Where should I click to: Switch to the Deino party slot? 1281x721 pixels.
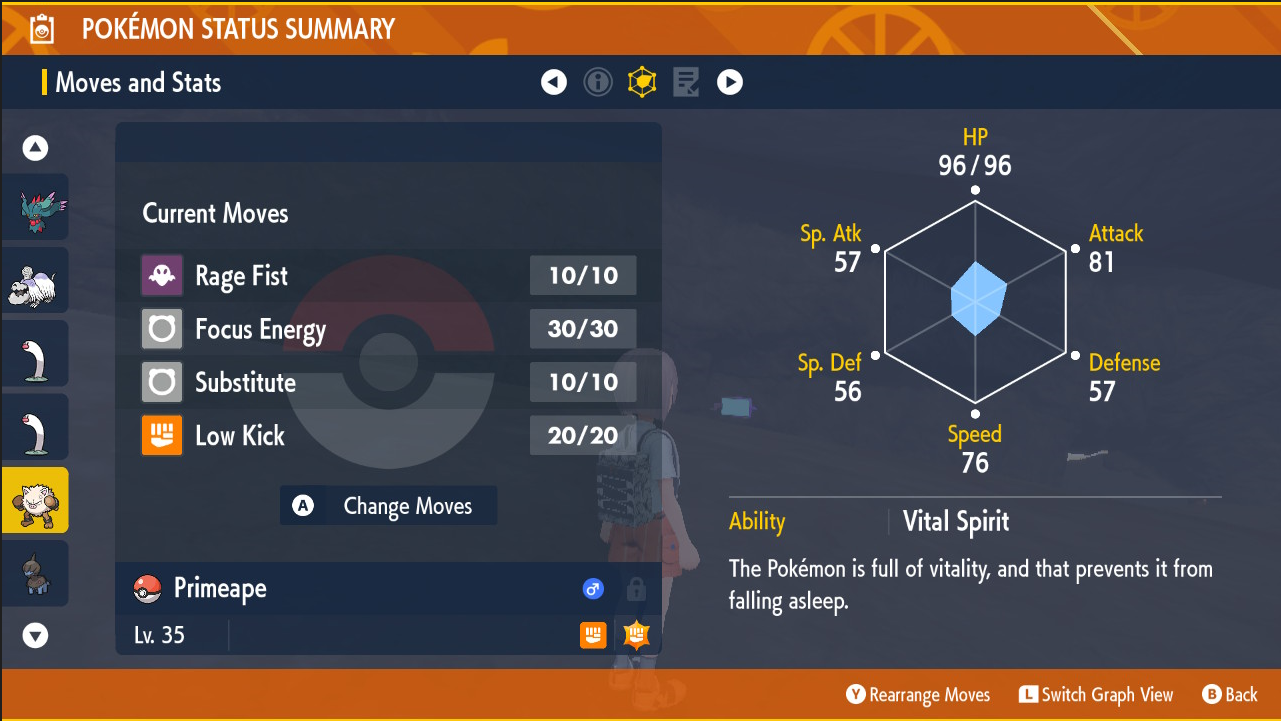tap(35, 573)
